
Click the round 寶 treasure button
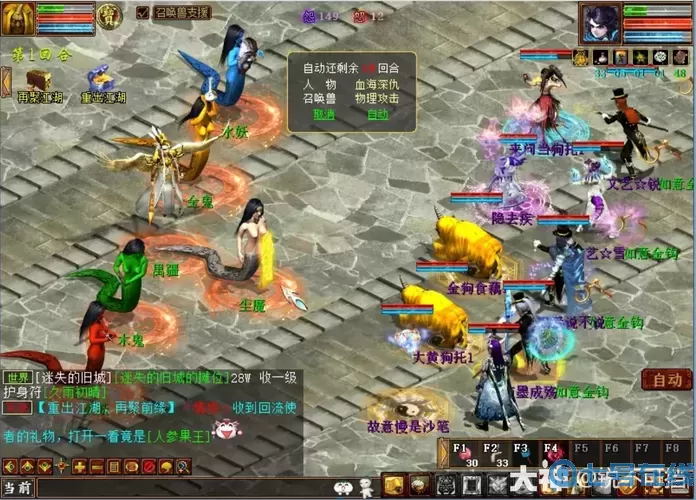(113, 13)
